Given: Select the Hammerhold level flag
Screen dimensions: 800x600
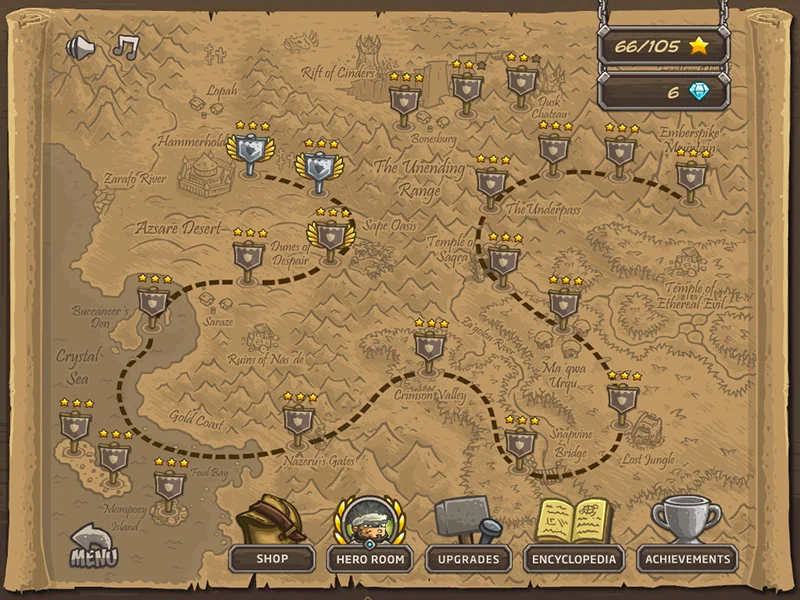Looking at the screenshot, I should point(249,154).
